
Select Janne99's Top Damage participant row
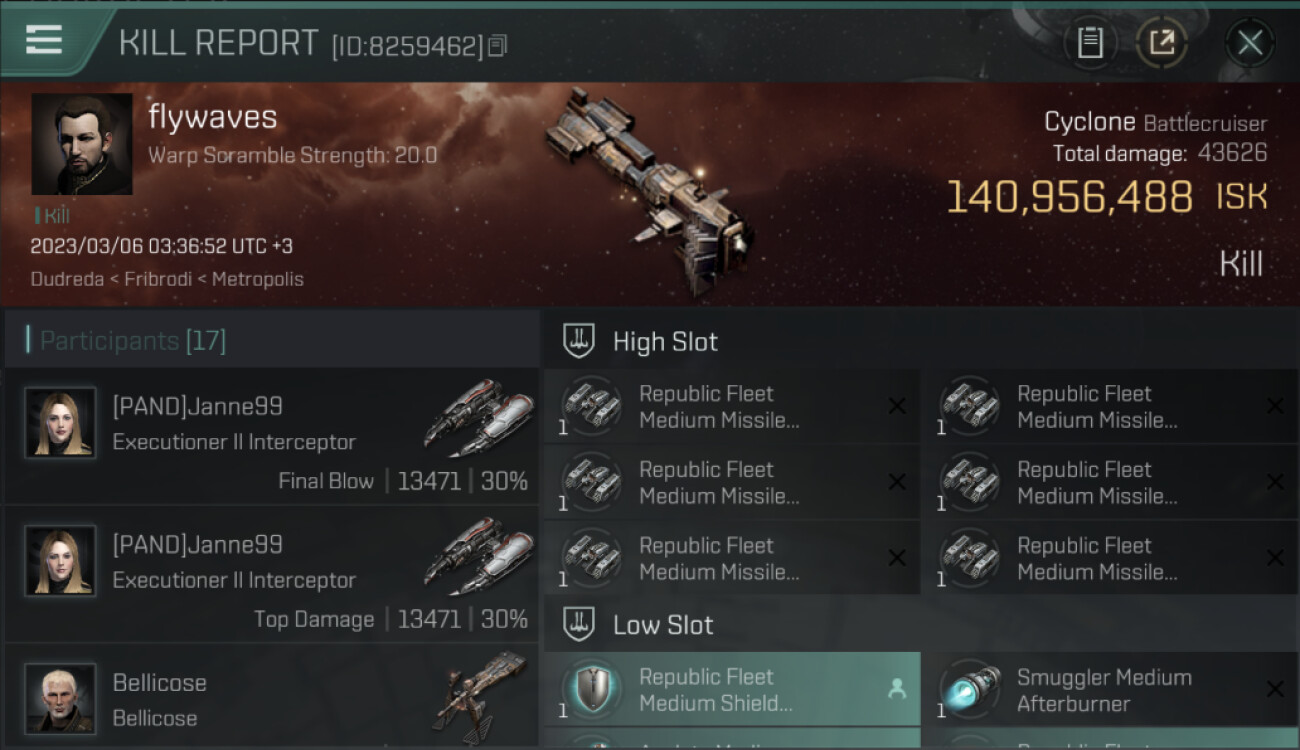point(272,574)
